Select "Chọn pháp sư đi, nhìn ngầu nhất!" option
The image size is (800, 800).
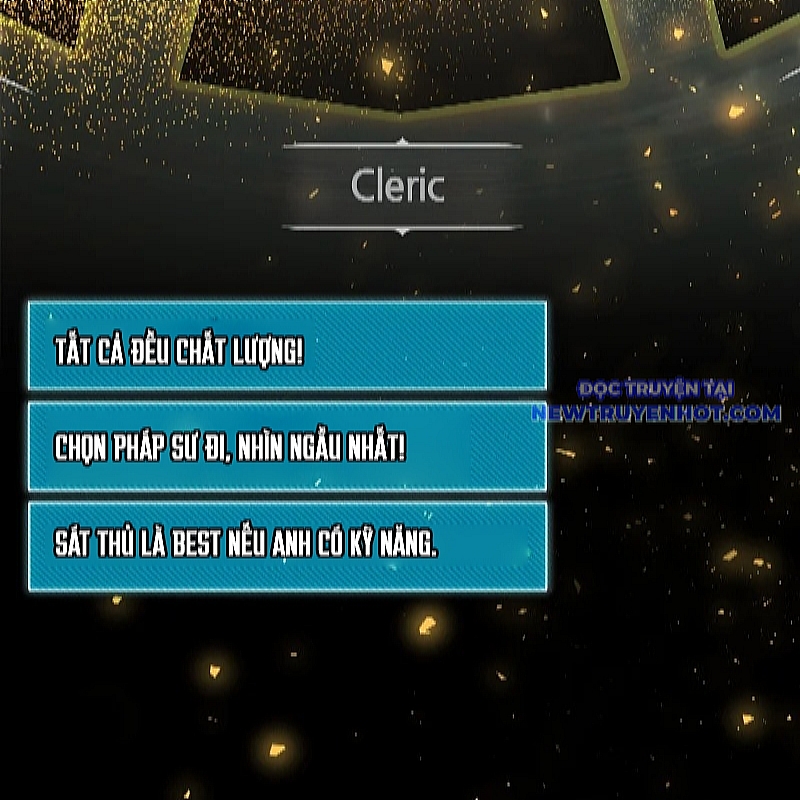click(287, 447)
